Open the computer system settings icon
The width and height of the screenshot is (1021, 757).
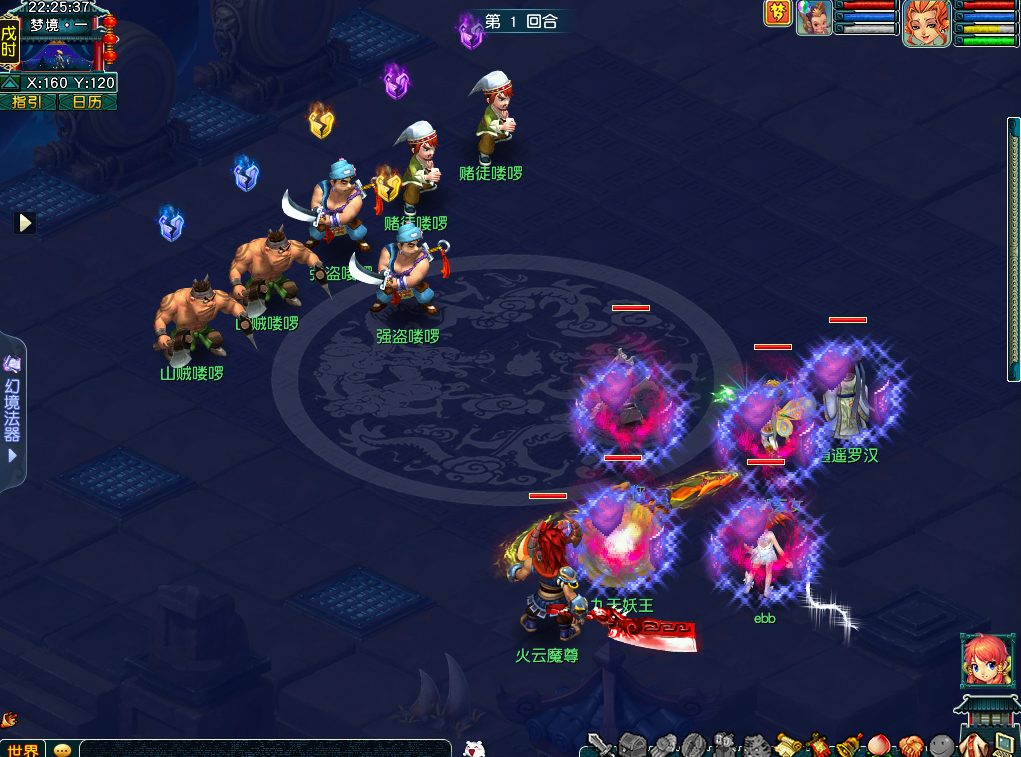tap(1003, 745)
